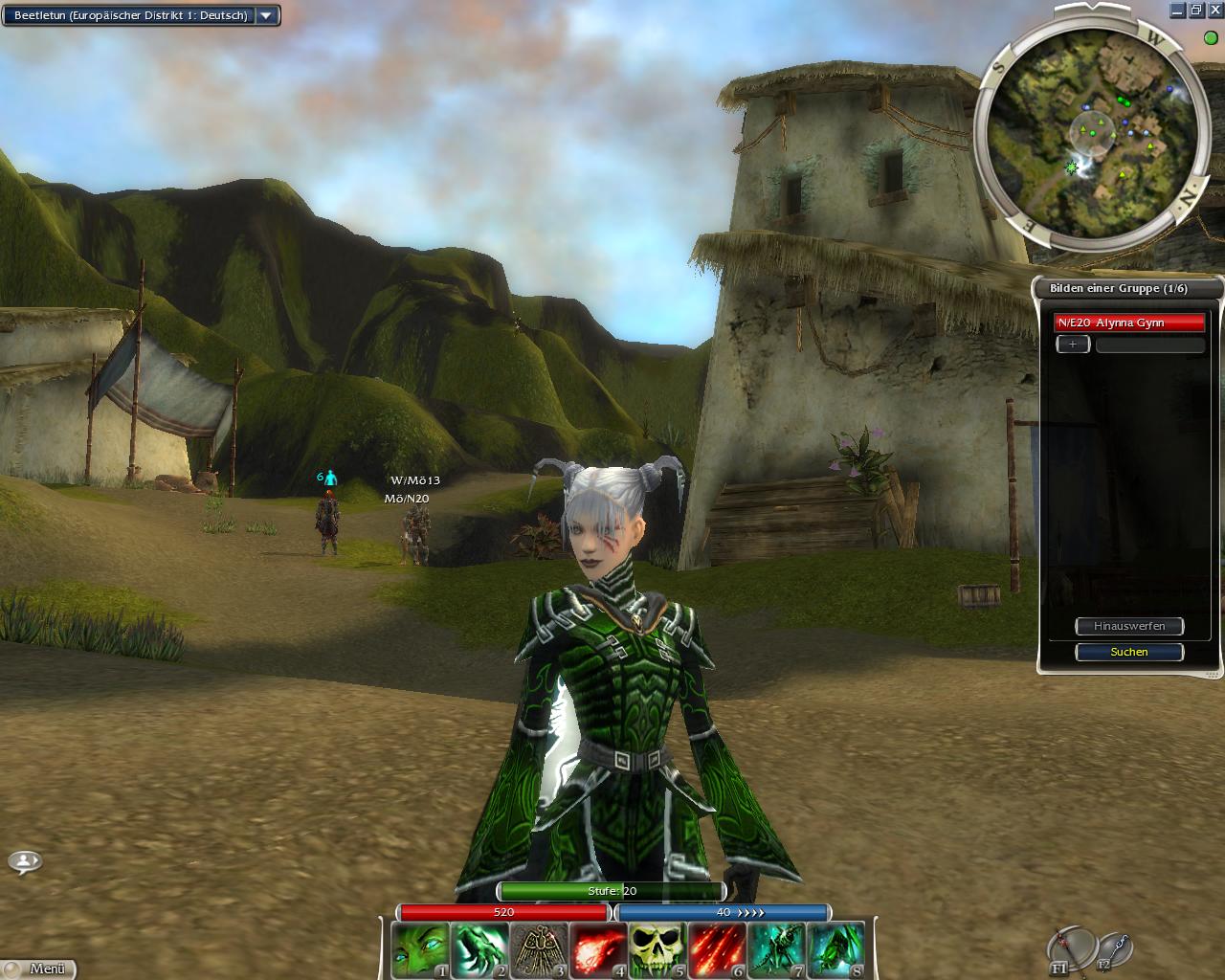The image size is (1225, 980).
Task: Summon the bone creature skill in slot 7
Action: 776,949
